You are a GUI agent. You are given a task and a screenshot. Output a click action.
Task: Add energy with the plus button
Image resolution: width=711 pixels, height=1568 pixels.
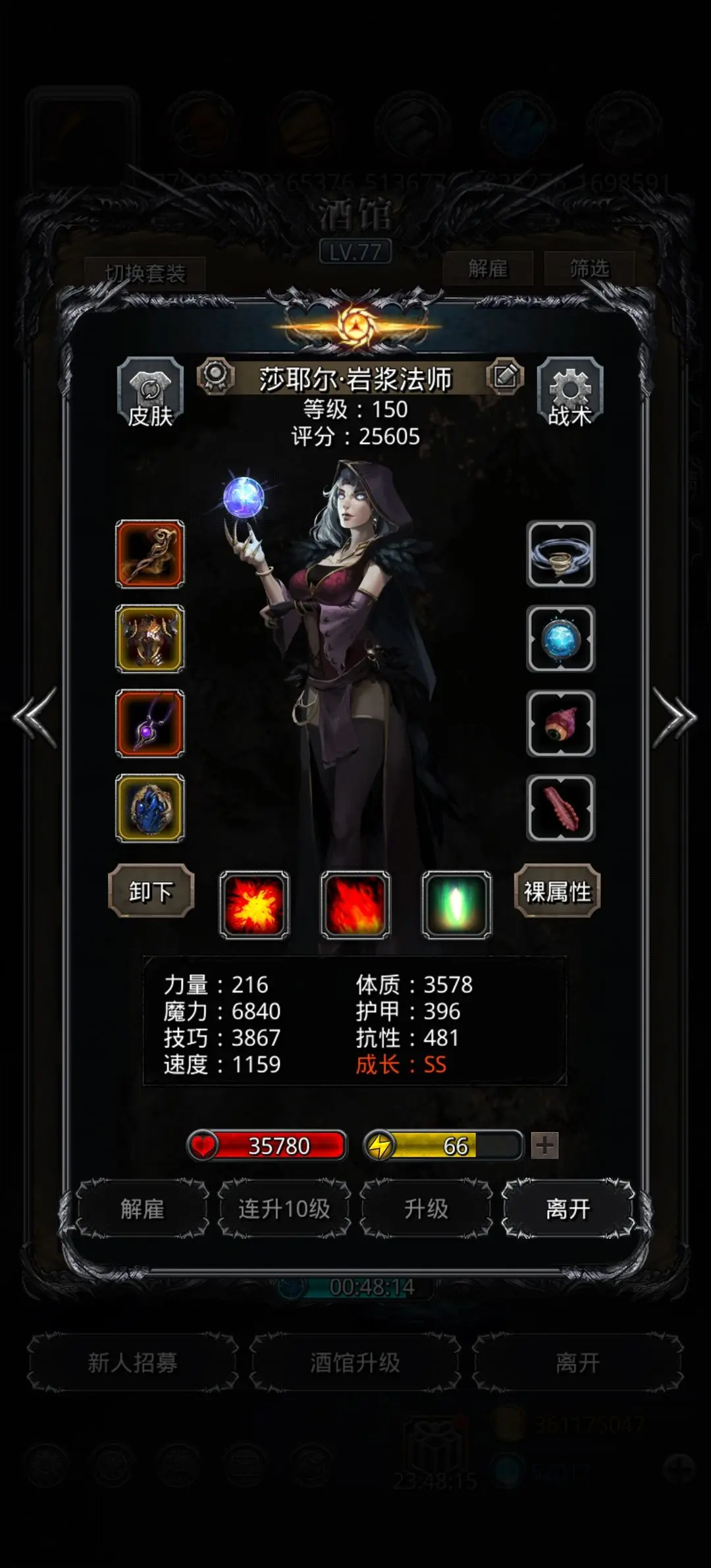tap(544, 1145)
